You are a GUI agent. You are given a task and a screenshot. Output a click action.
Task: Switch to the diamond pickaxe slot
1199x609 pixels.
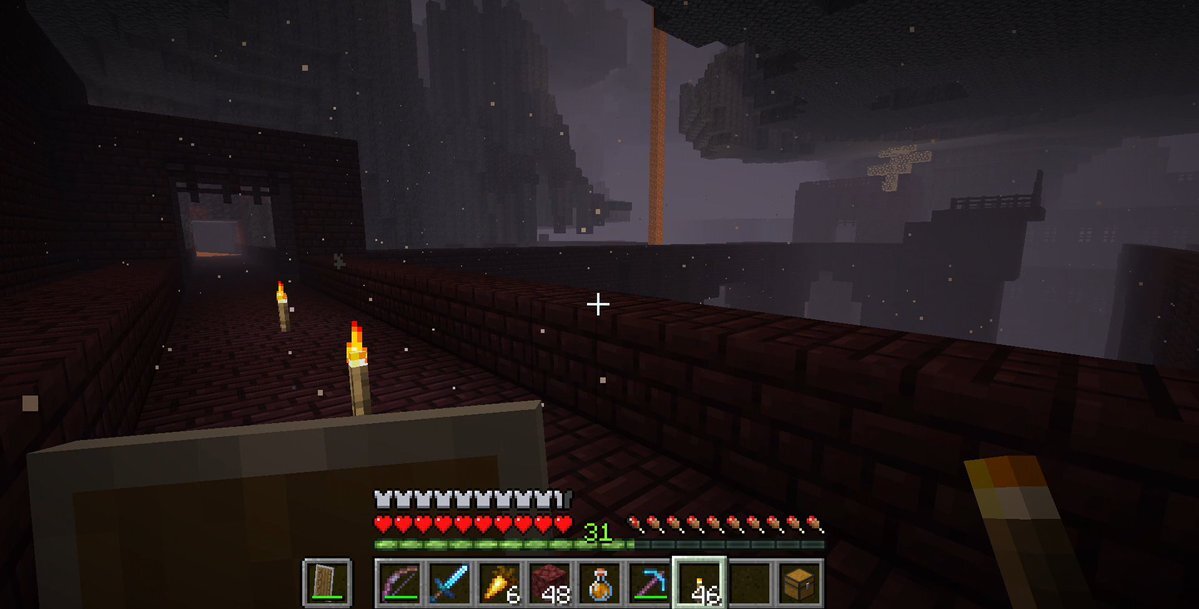tap(650, 582)
